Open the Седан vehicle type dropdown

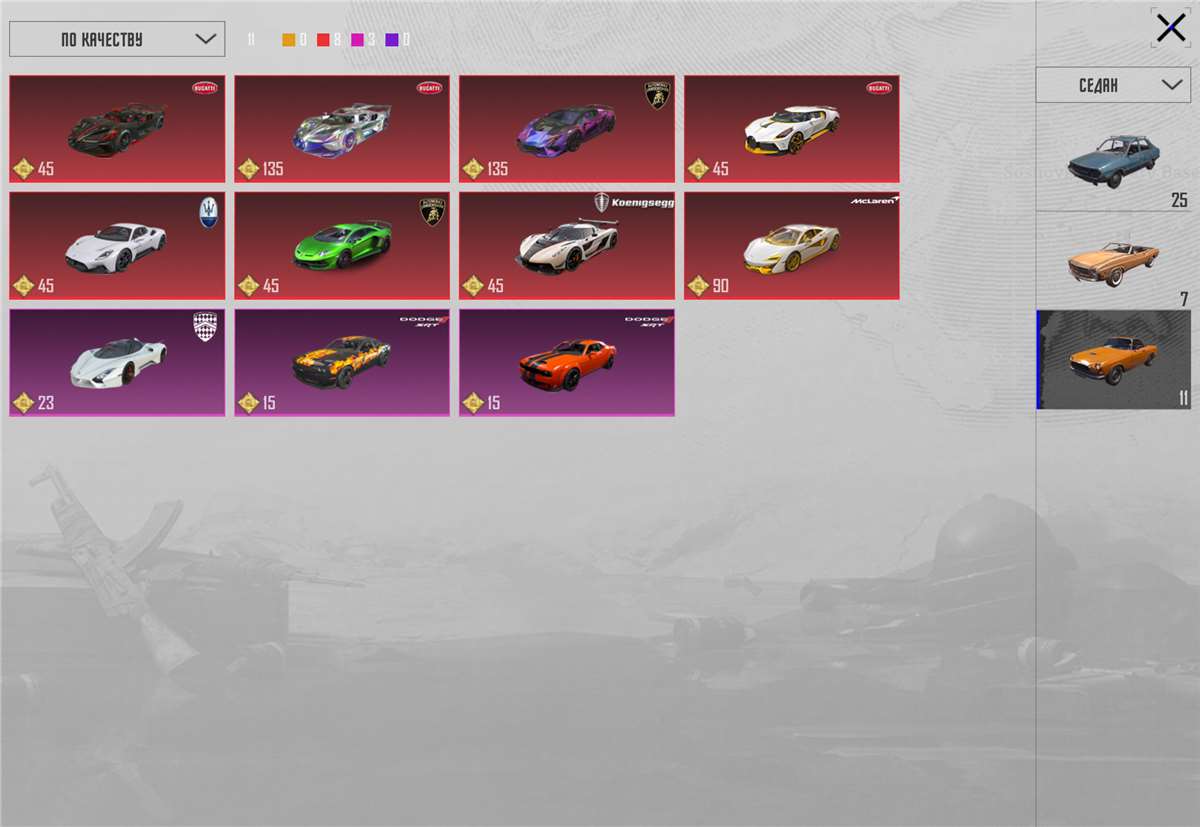click(1113, 85)
